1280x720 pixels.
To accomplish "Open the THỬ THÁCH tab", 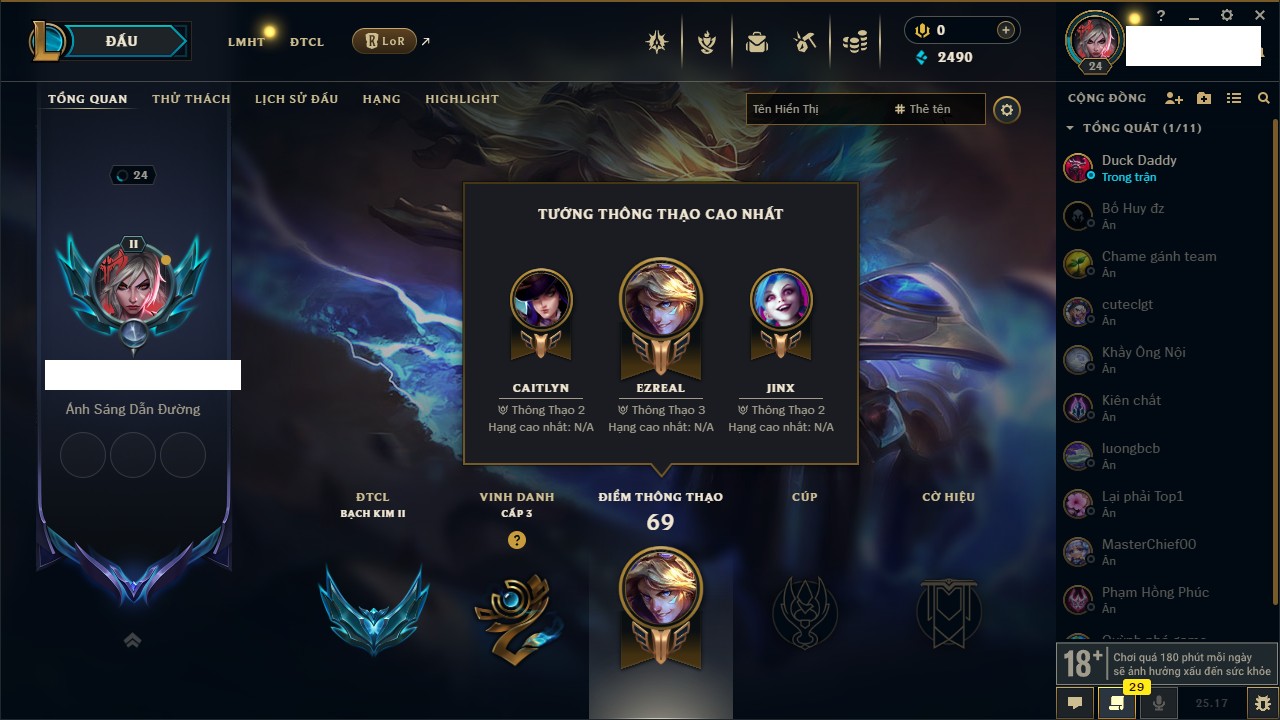I will (x=191, y=99).
